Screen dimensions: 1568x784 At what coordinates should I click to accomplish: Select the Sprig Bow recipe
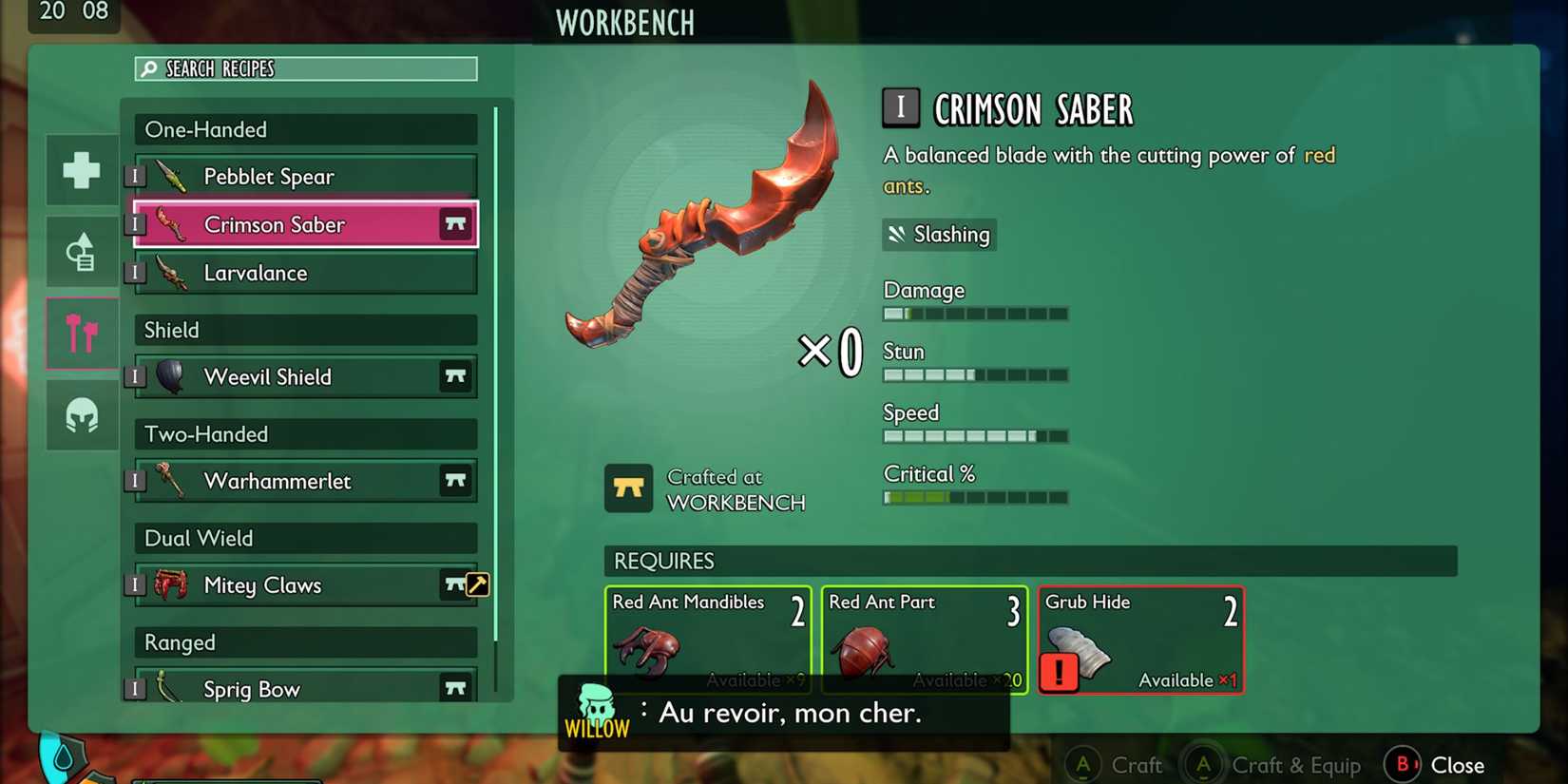point(303,686)
